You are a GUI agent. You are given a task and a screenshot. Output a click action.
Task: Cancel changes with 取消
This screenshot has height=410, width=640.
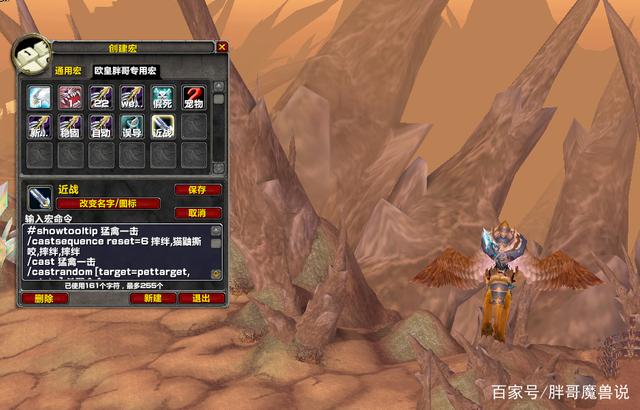click(x=198, y=213)
